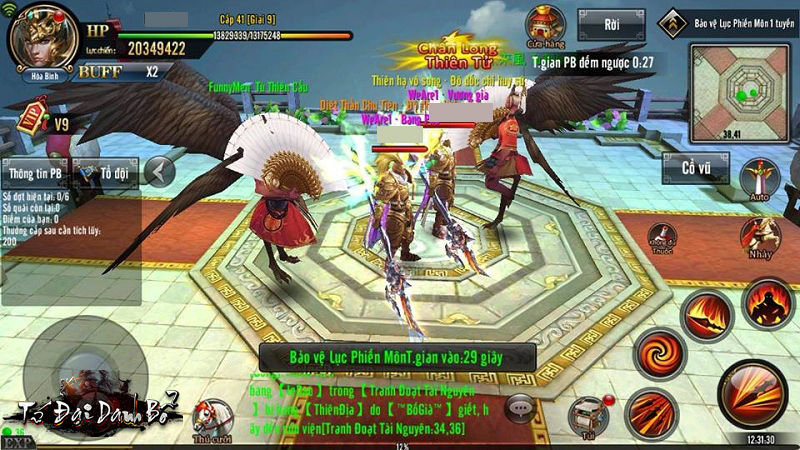Use the fire spiral skill
800x450 pixels.
click(658, 353)
